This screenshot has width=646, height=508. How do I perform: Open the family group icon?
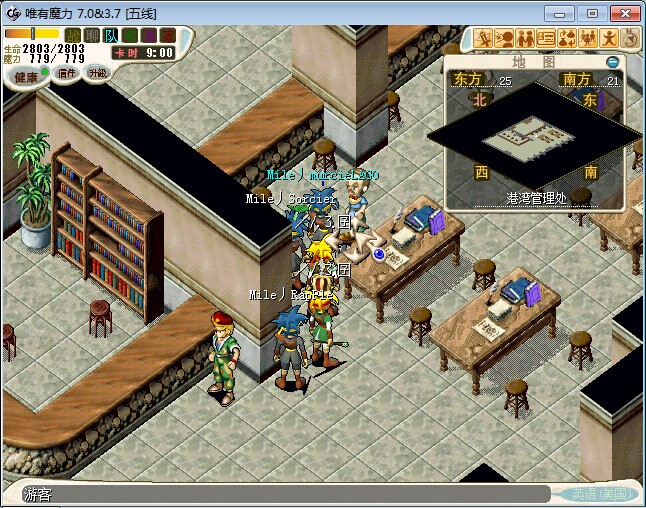click(588, 38)
